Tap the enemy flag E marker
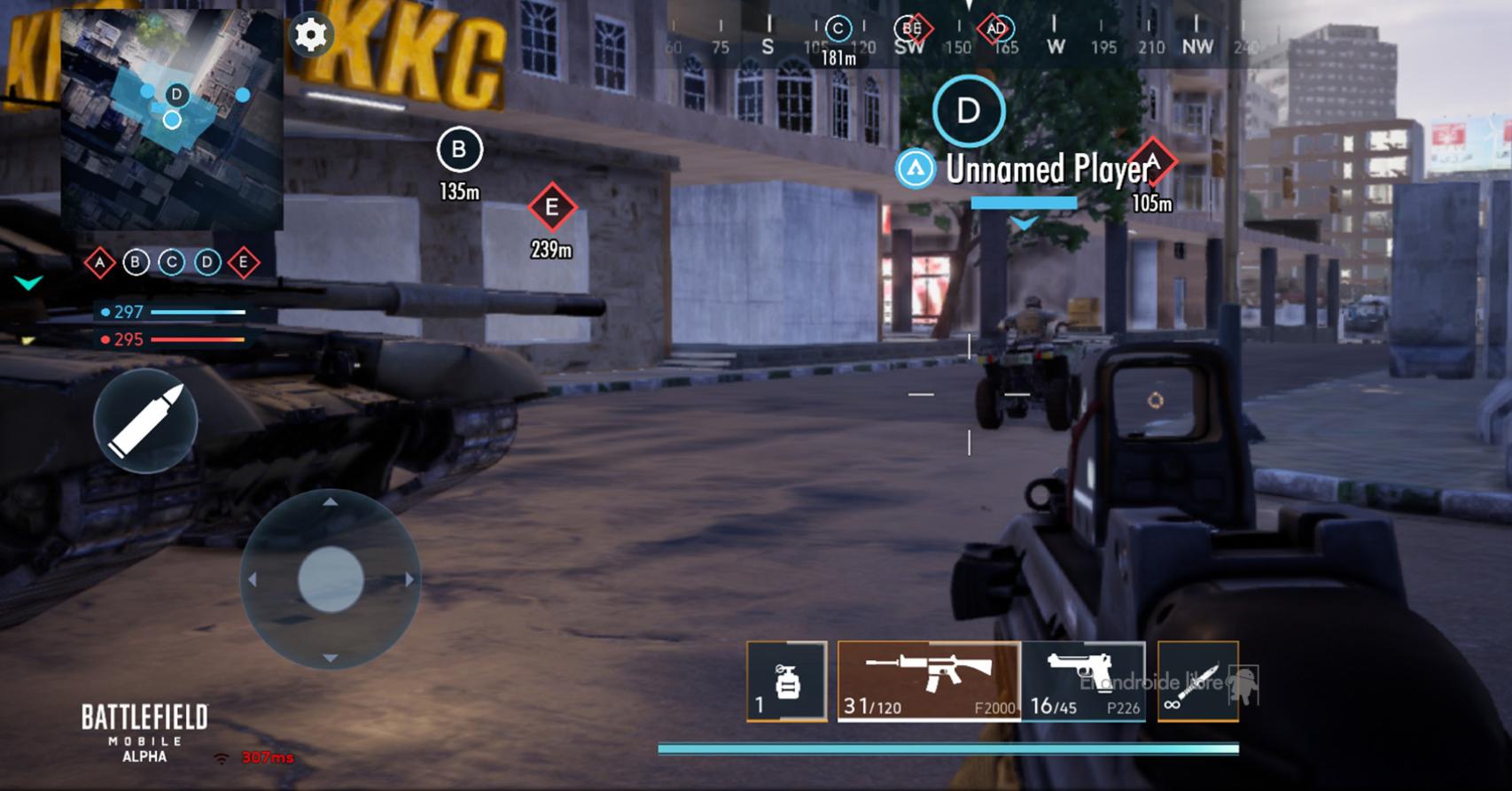This screenshot has height=791, width=1512. pos(553,207)
